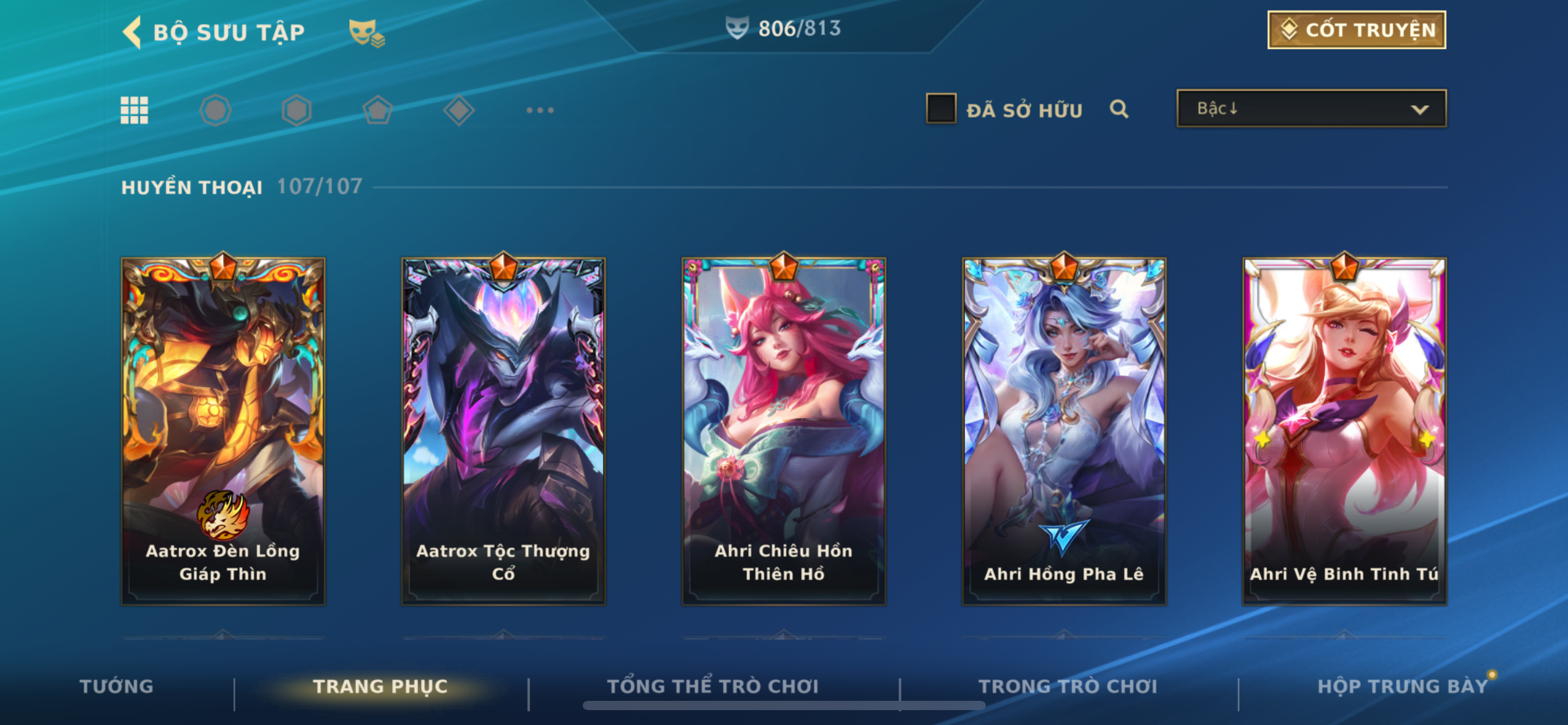The height and width of the screenshot is (725, 1568).
Task: Toggle the Đã Sở Hữu checkbox
Action: click(x=941, y=108)
